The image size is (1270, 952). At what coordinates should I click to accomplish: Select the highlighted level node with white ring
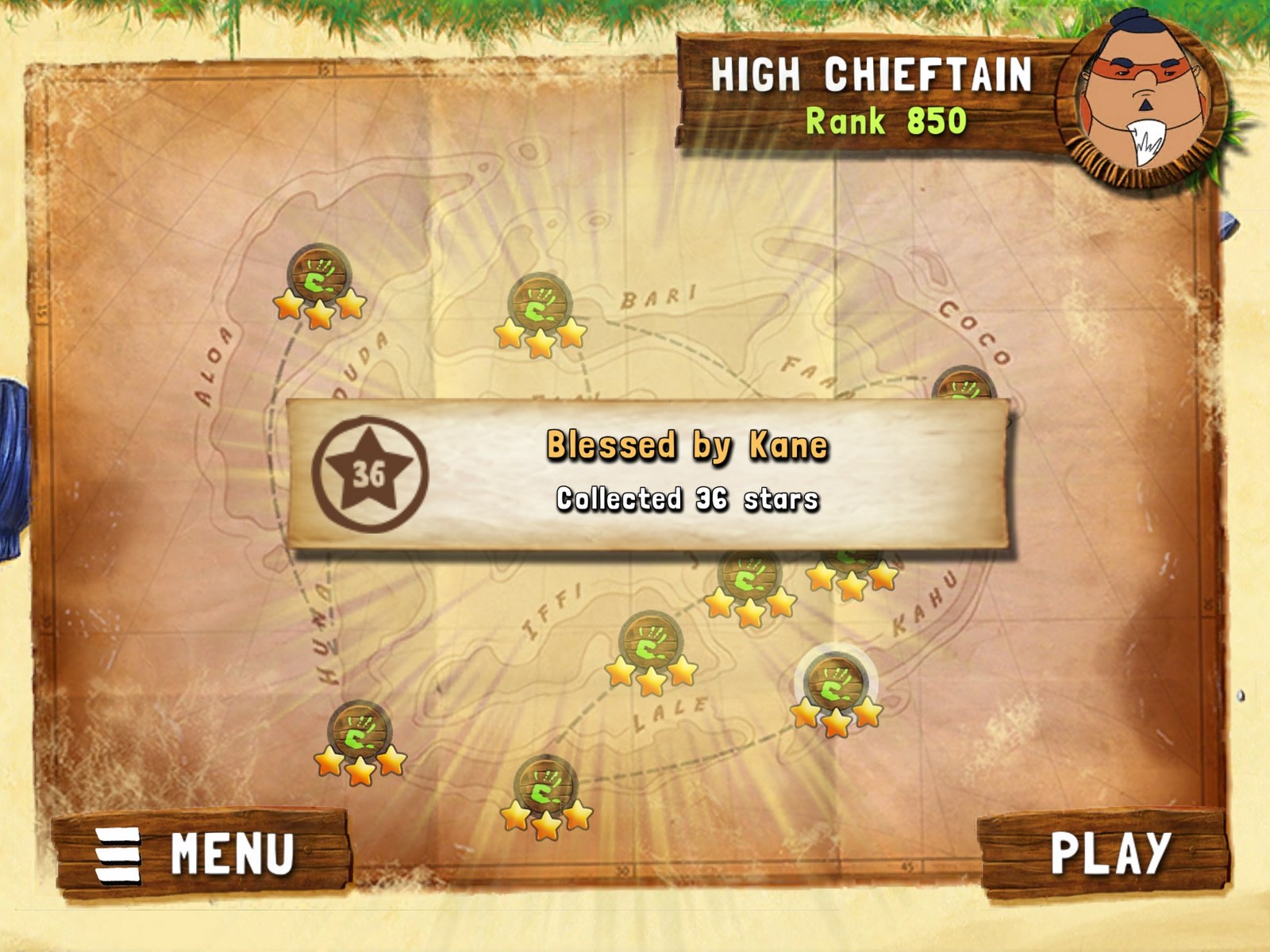coord(835,685)
